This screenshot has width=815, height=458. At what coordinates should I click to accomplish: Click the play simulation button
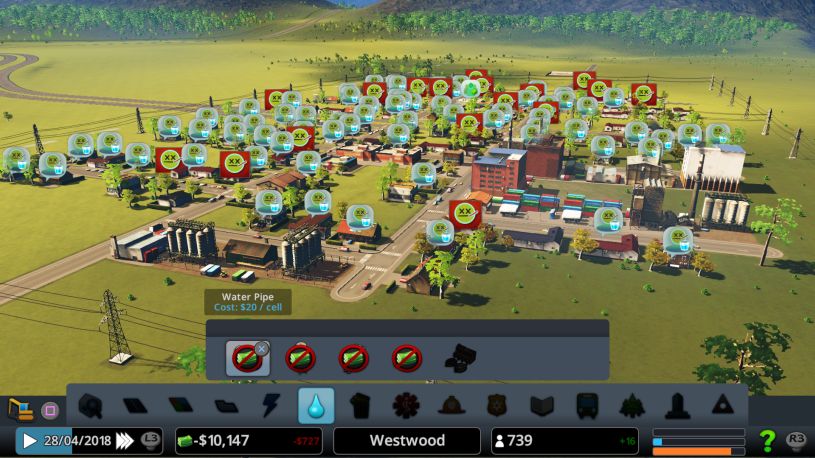coord(30,440)
